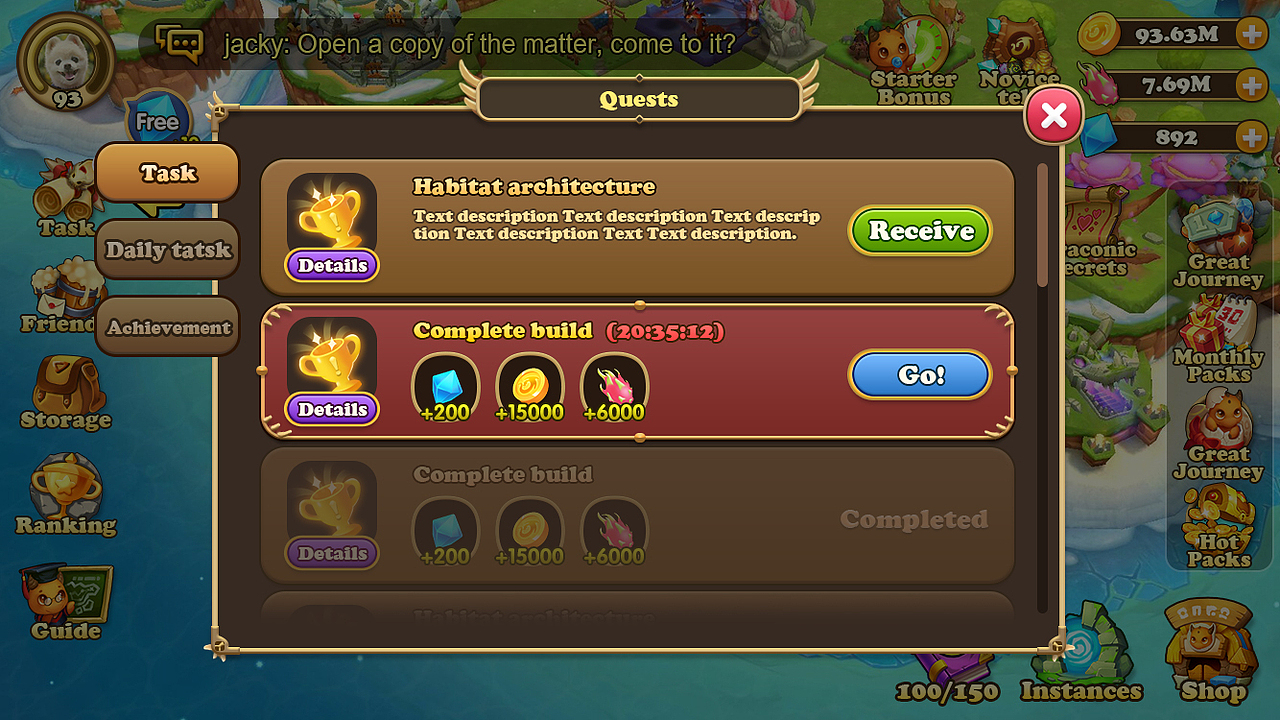This screenshot has height=720, width=1280.
Task: Open the Guide
Action: pyautogui.click(x=65, y=602)
